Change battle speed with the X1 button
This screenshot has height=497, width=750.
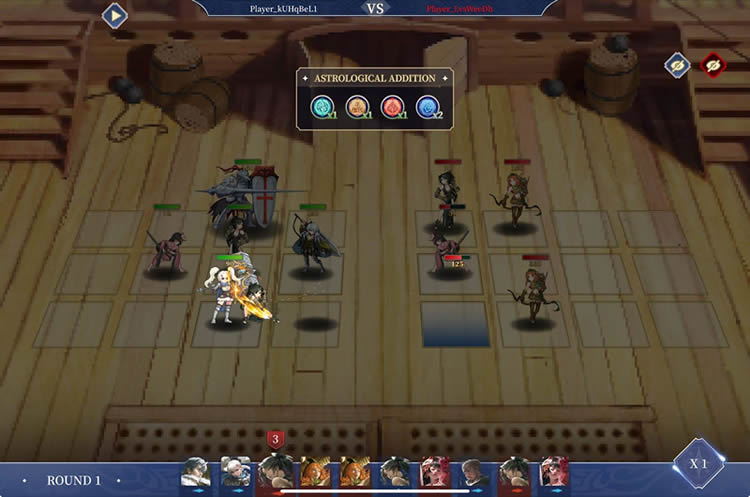(698, 464)
